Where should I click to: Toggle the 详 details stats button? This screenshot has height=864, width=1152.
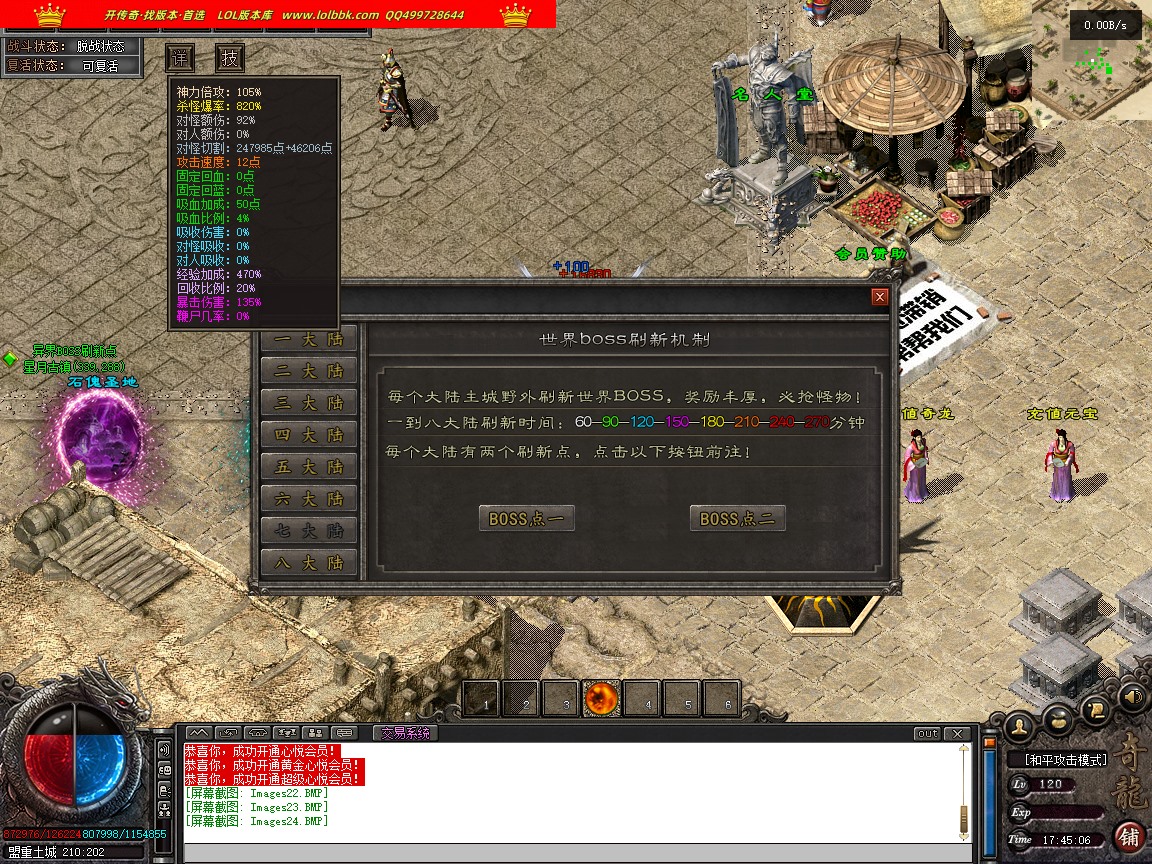(180, 57)
